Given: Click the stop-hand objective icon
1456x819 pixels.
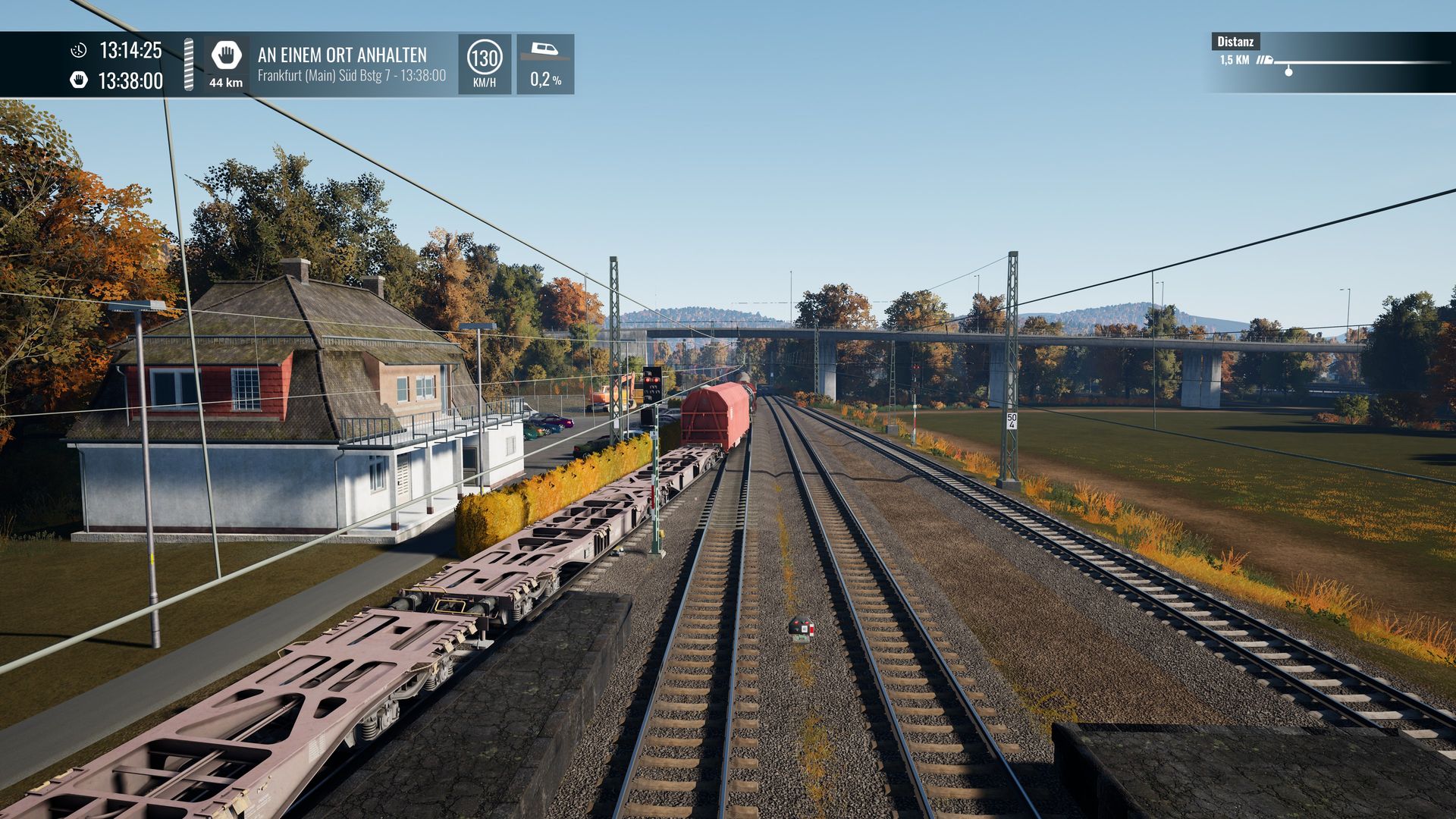Looking at the screenshot, I should pyautogui.click(x=226, y=55).
